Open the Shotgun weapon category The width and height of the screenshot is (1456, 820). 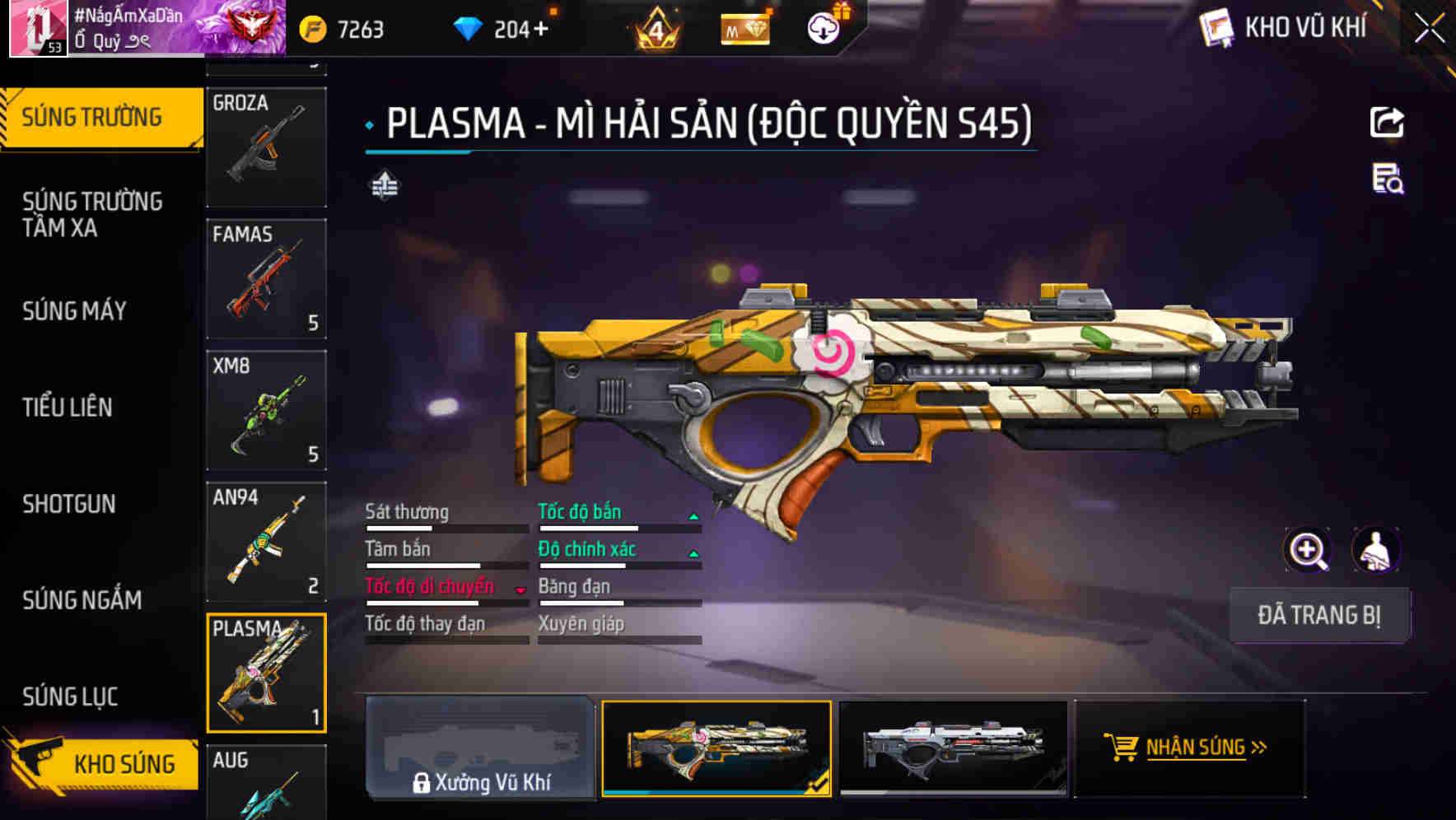(x=69, y=504)
